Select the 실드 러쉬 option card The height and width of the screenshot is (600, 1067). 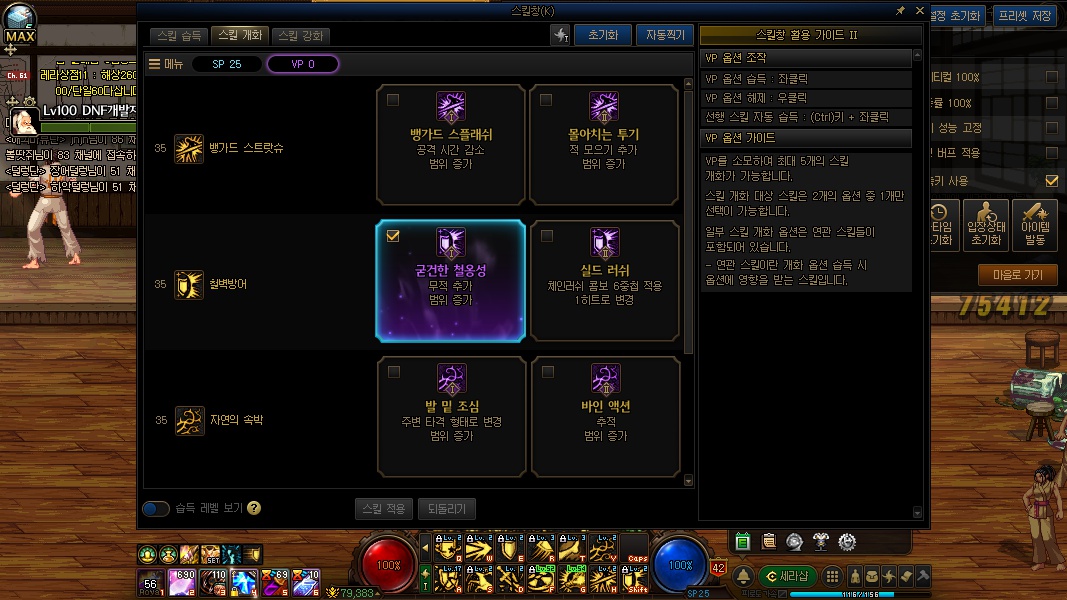coord(604,280)
